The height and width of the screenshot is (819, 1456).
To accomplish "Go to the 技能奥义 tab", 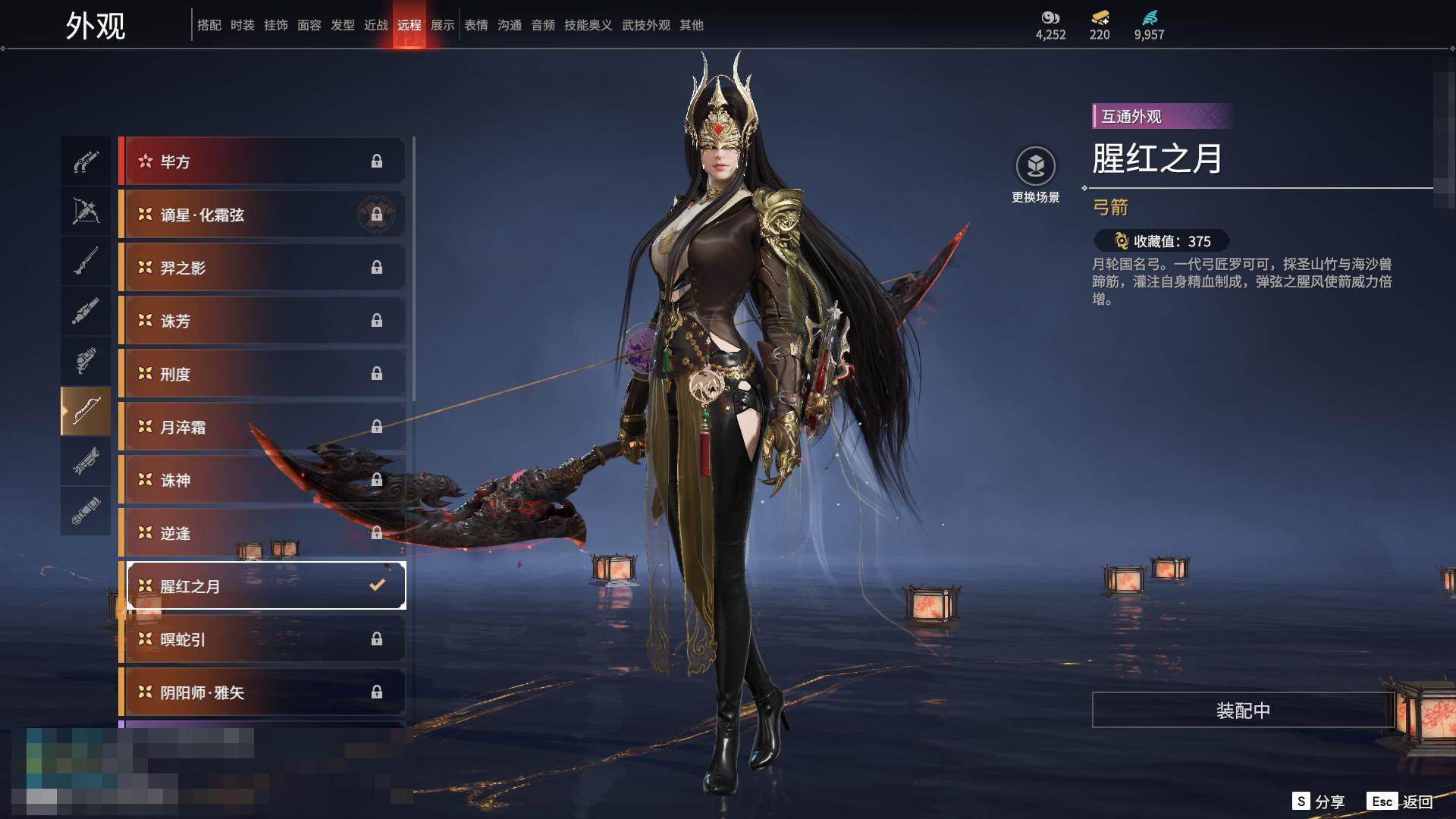I will coord(588,25).
